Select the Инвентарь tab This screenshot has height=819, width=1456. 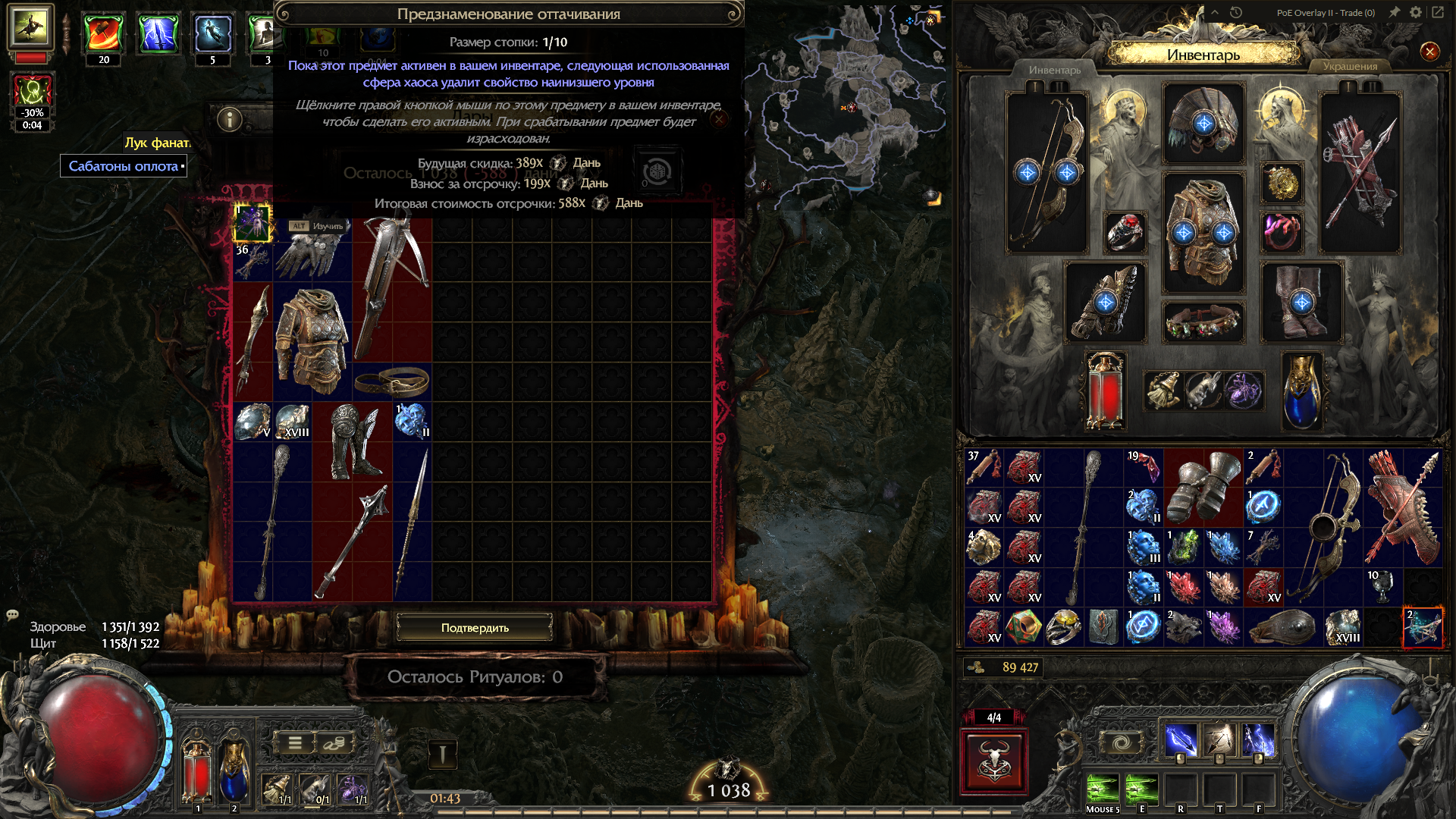[x=1054, y=70]
